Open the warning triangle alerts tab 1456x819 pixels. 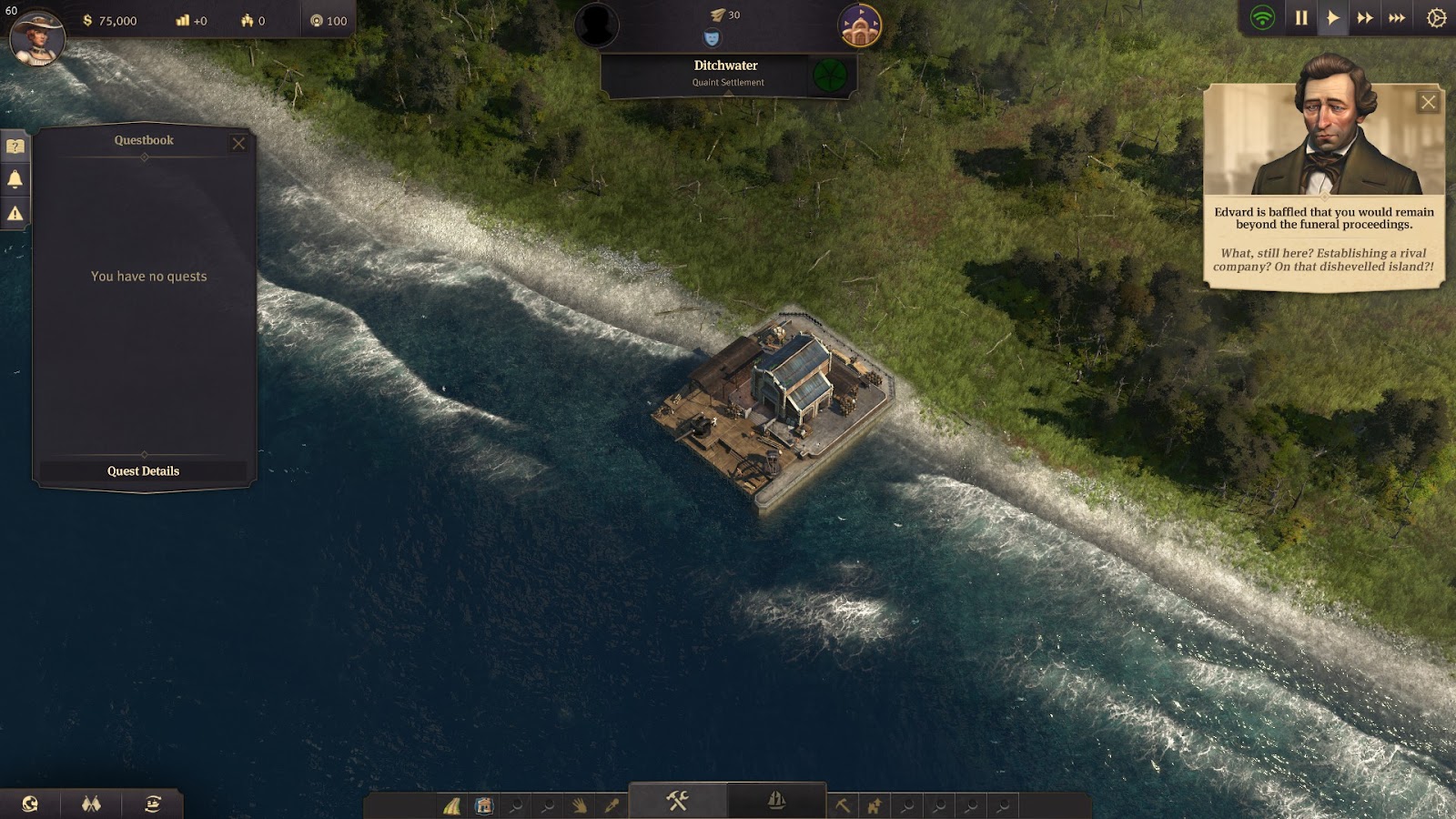(15, 214)
